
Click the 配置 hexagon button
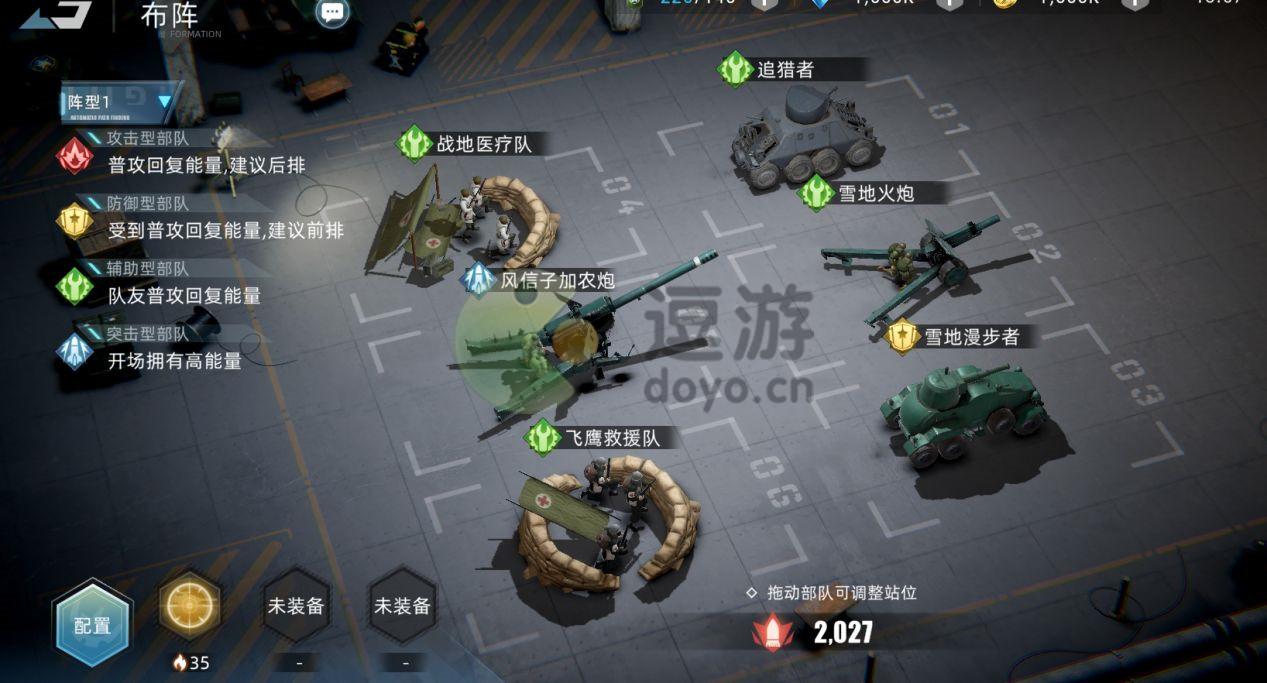pyautogui.click(x=93, y=625)
